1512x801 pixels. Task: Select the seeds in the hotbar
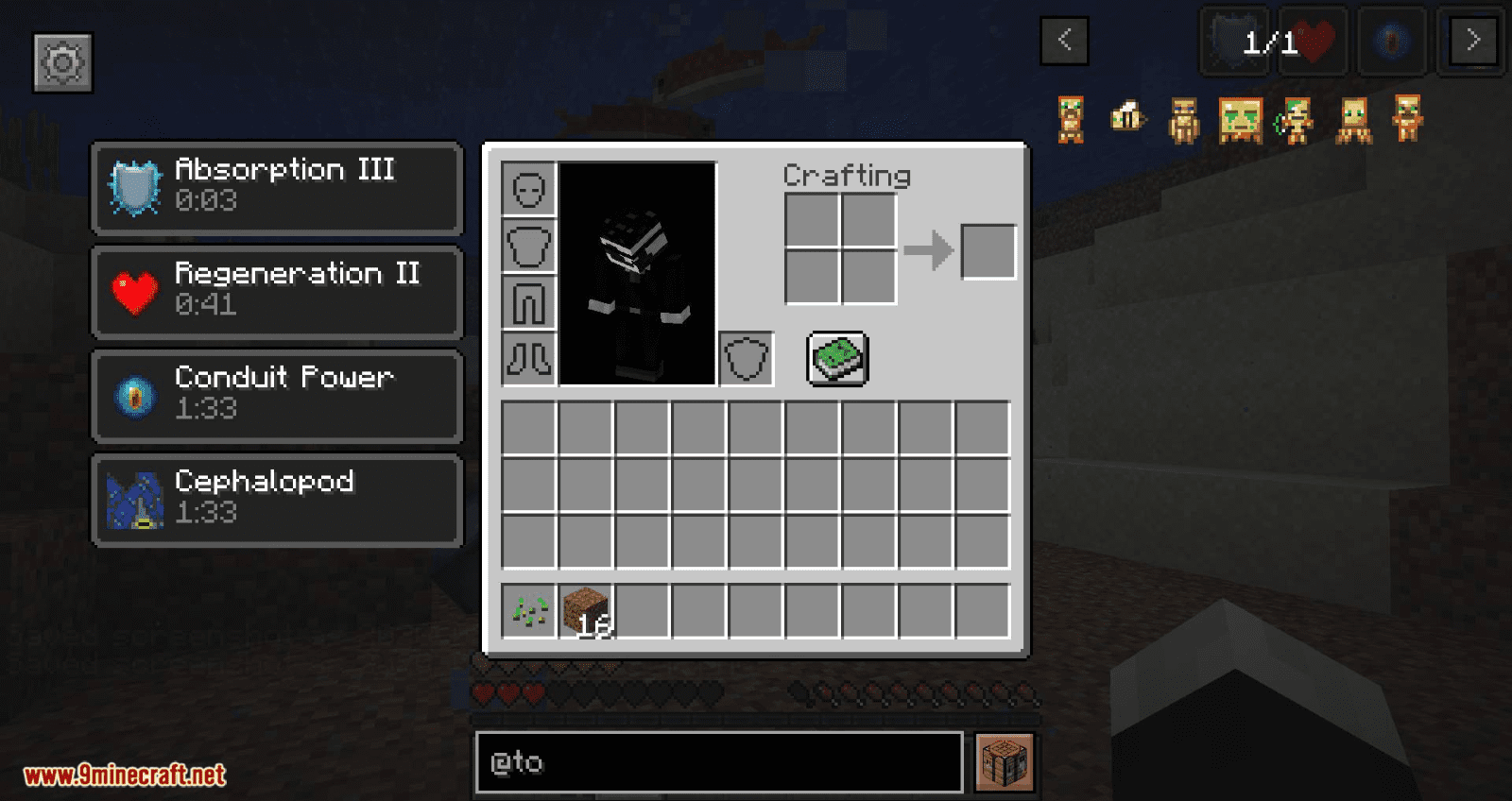pyautogui.click(x=529, y=612)
